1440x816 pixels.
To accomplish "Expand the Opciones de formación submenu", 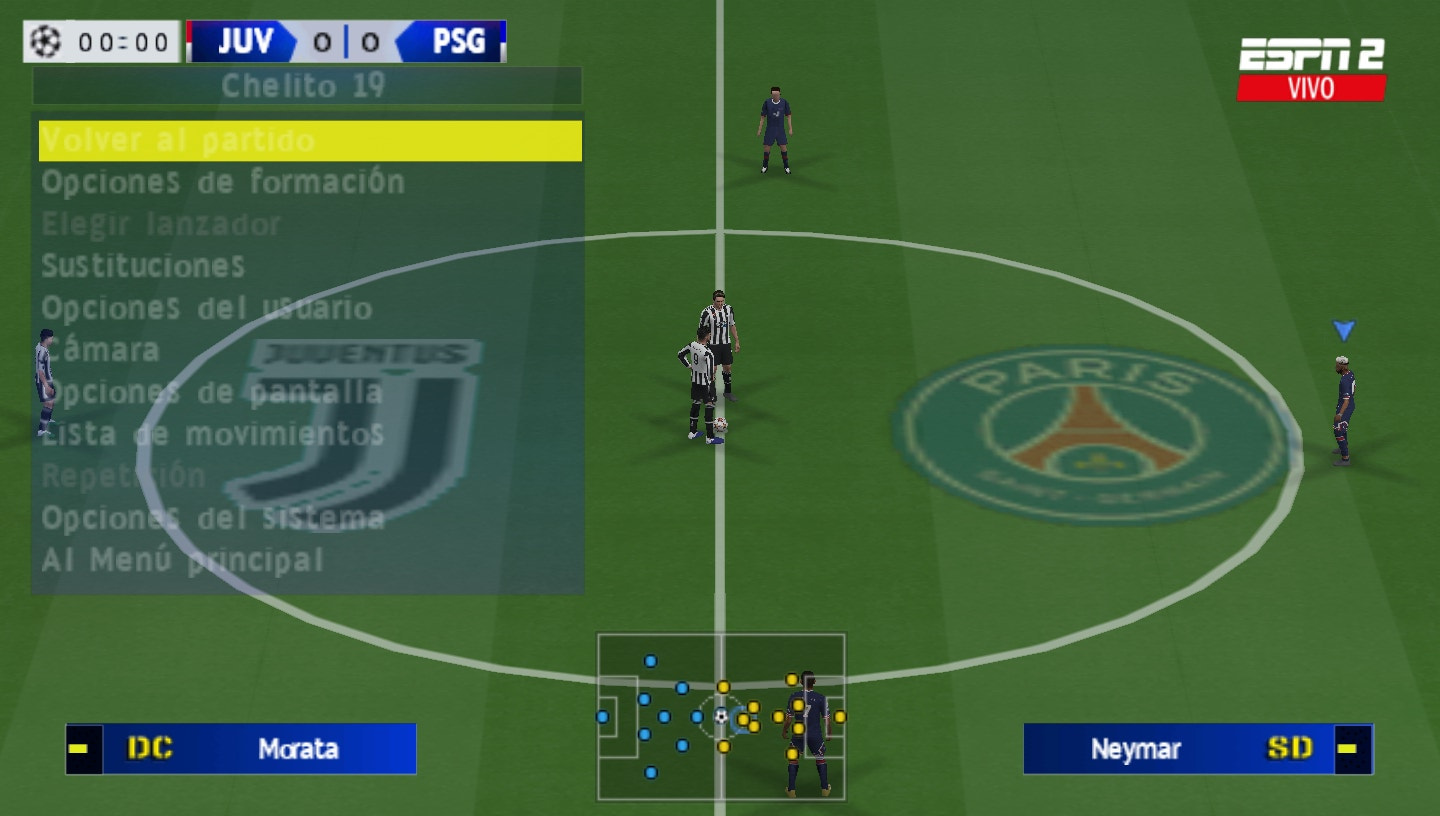I will coord(222,183).
